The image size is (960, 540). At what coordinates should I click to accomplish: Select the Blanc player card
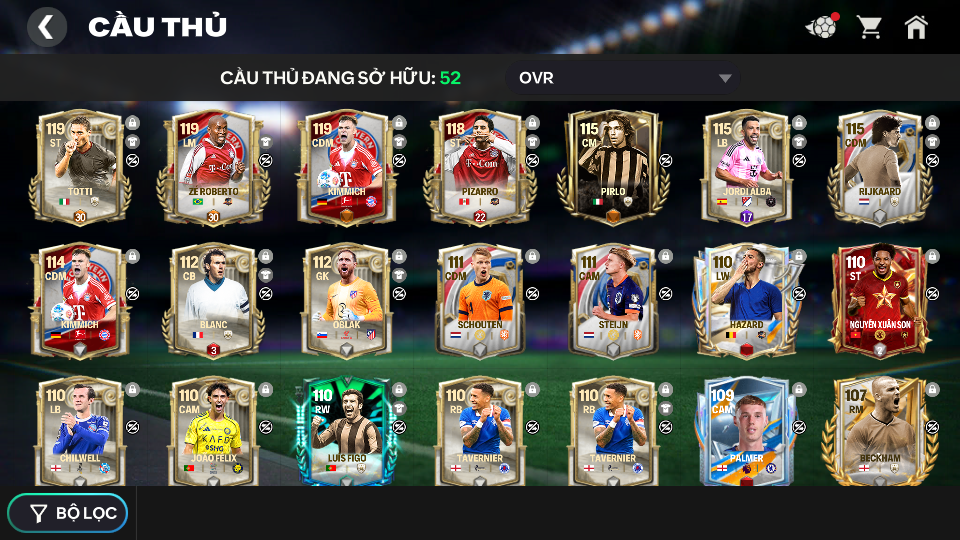[x=212, y=300]
